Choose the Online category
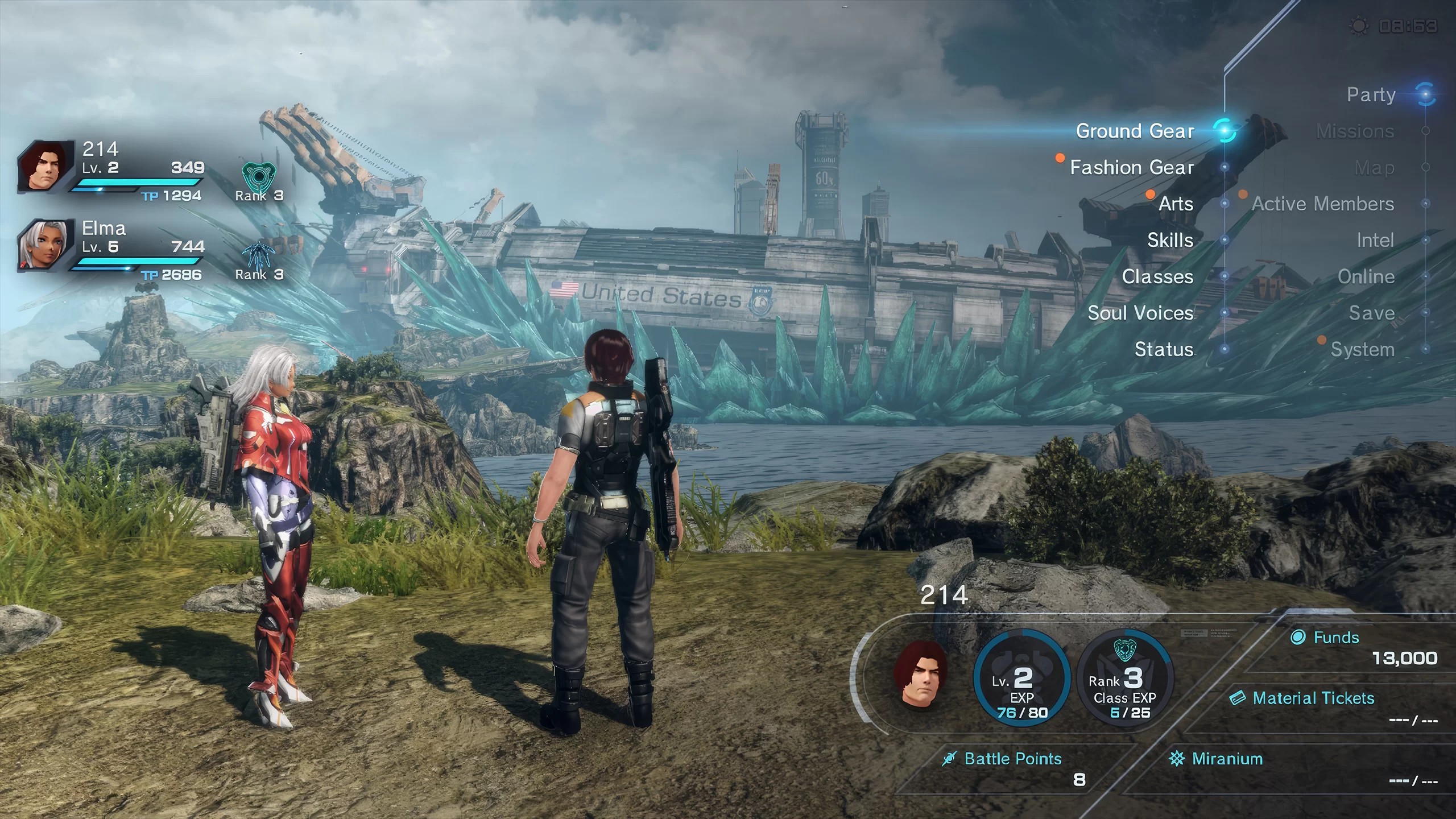The width and height of the screenshot is (1456, 819). tap(1366, 277)
